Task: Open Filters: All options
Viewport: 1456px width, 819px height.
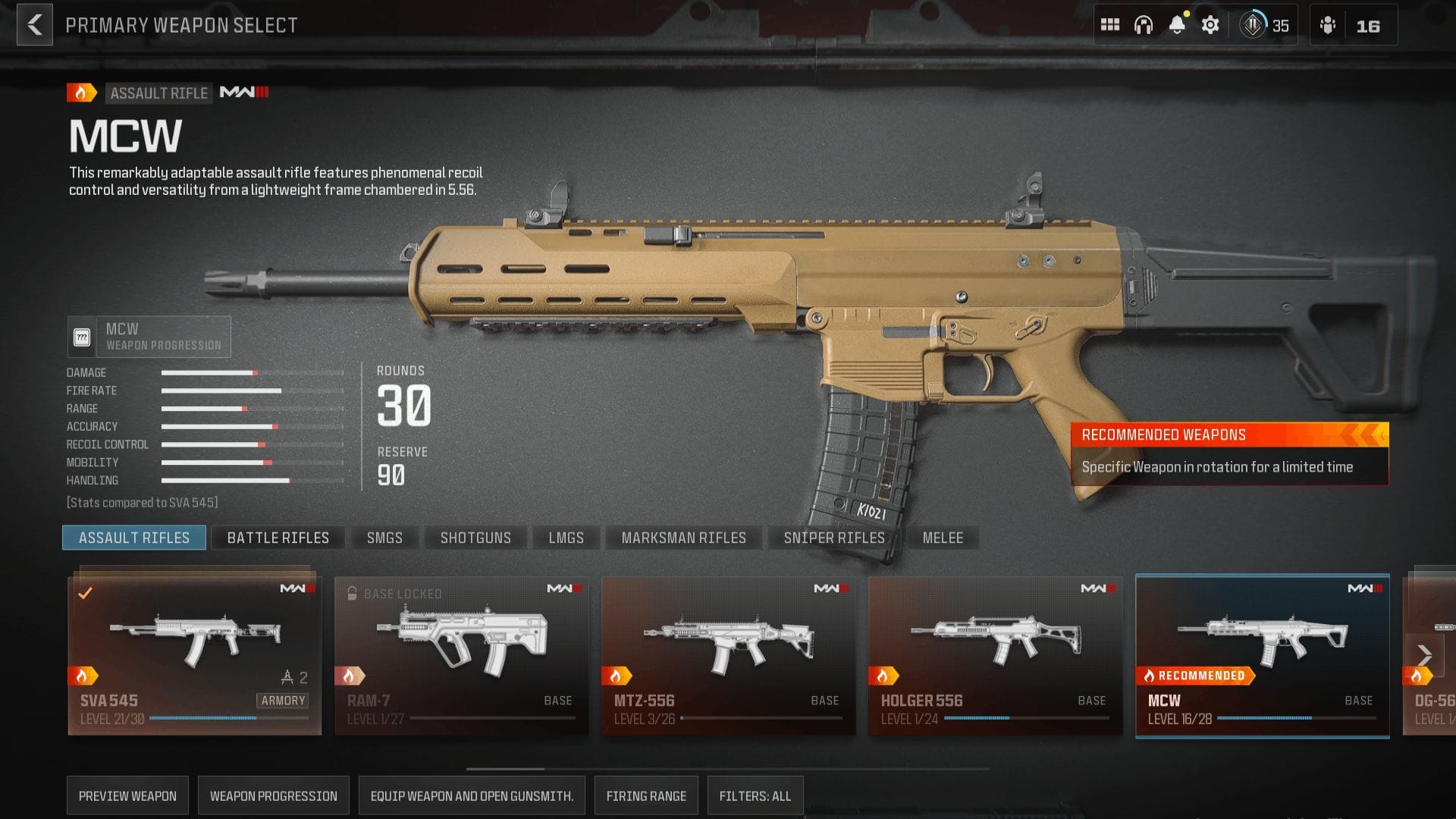Action: (x=755, y=795)
